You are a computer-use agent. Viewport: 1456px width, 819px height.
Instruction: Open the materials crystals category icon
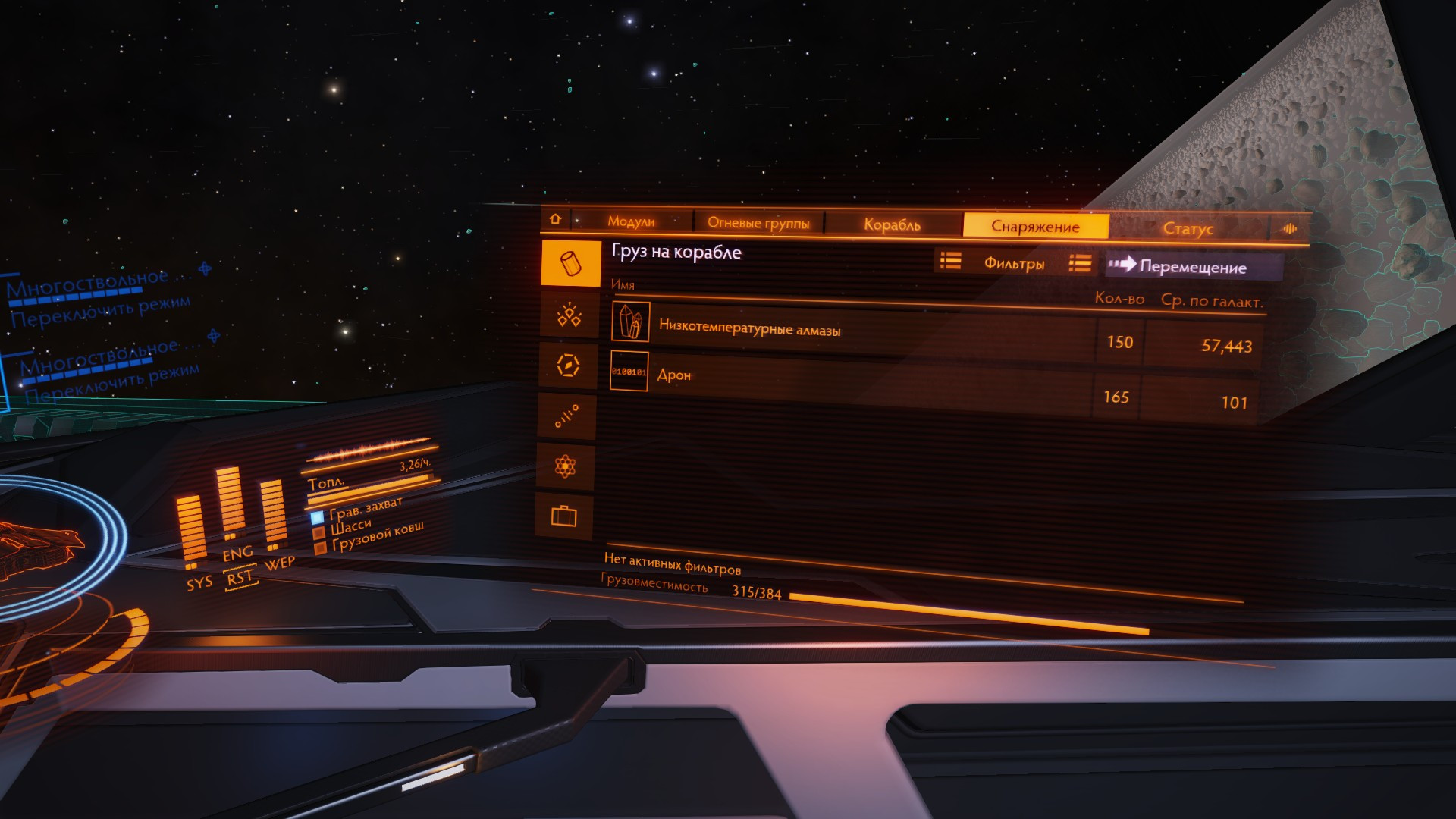569,315
